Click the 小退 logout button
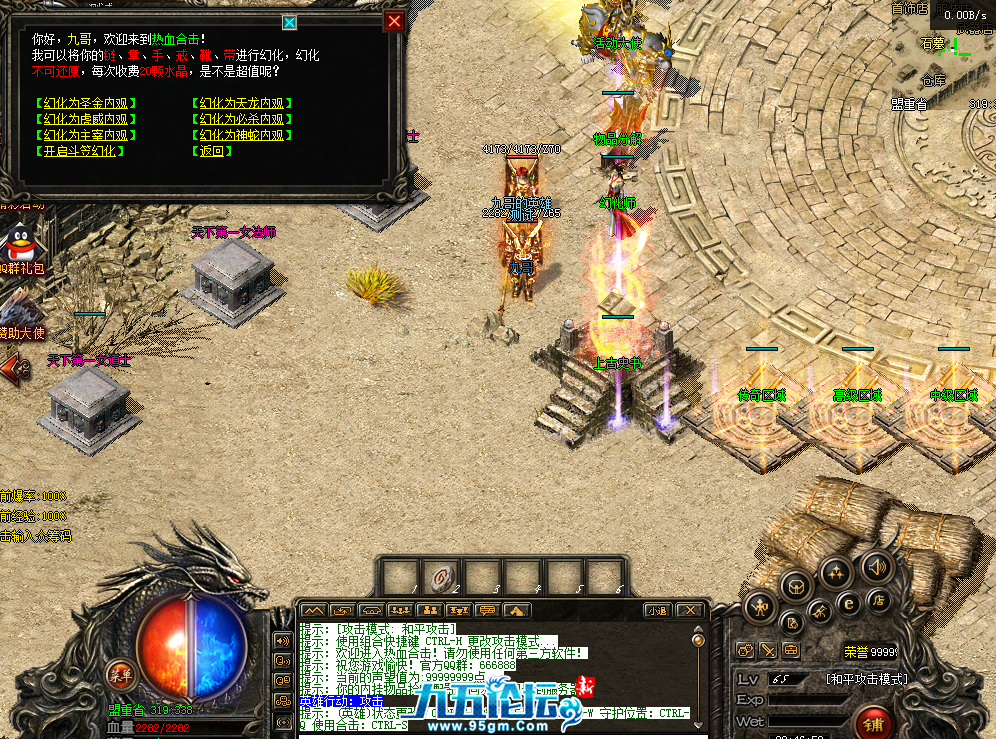This screenshot has width=996, height=739. (657, 610)
